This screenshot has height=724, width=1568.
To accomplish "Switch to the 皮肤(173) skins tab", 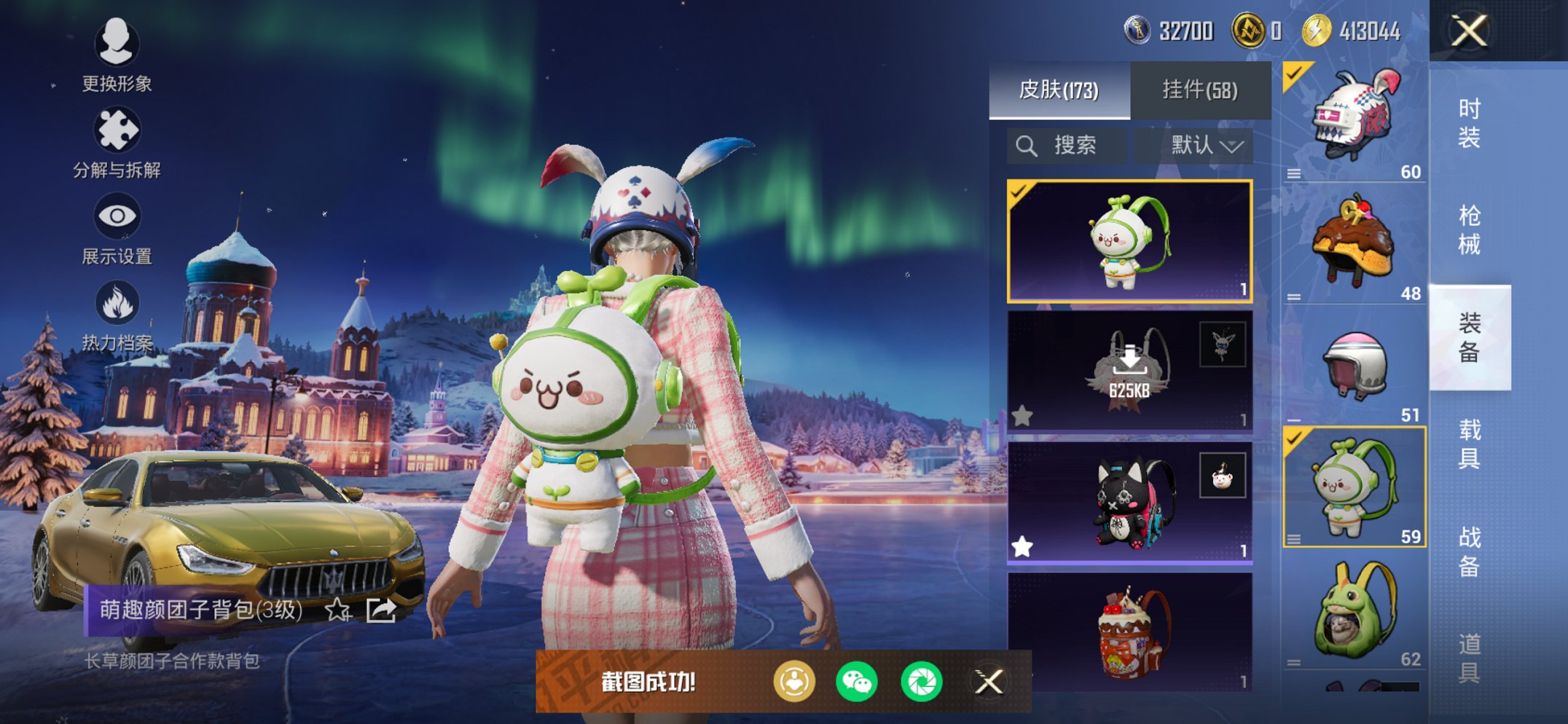I will tap(1059, 90).
